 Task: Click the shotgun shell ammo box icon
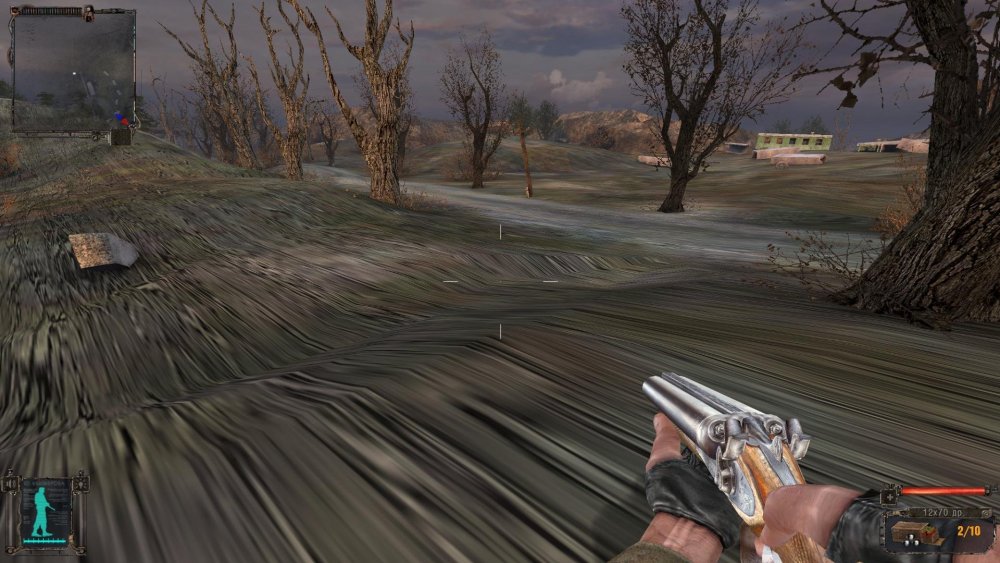pos(913,531)
